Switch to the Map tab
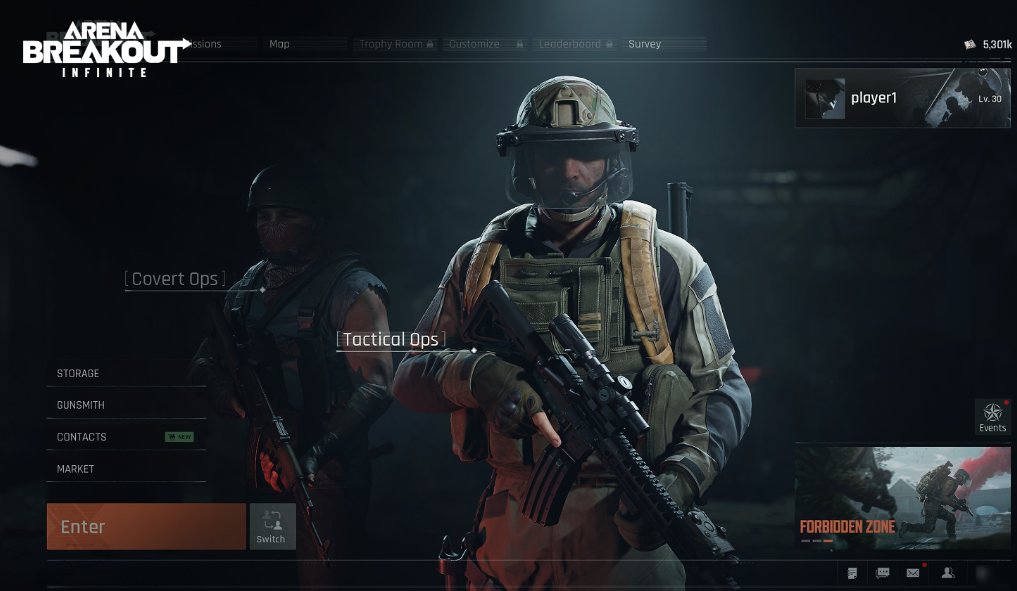The width and height of the screenshot is (1017, 591). 280,44
